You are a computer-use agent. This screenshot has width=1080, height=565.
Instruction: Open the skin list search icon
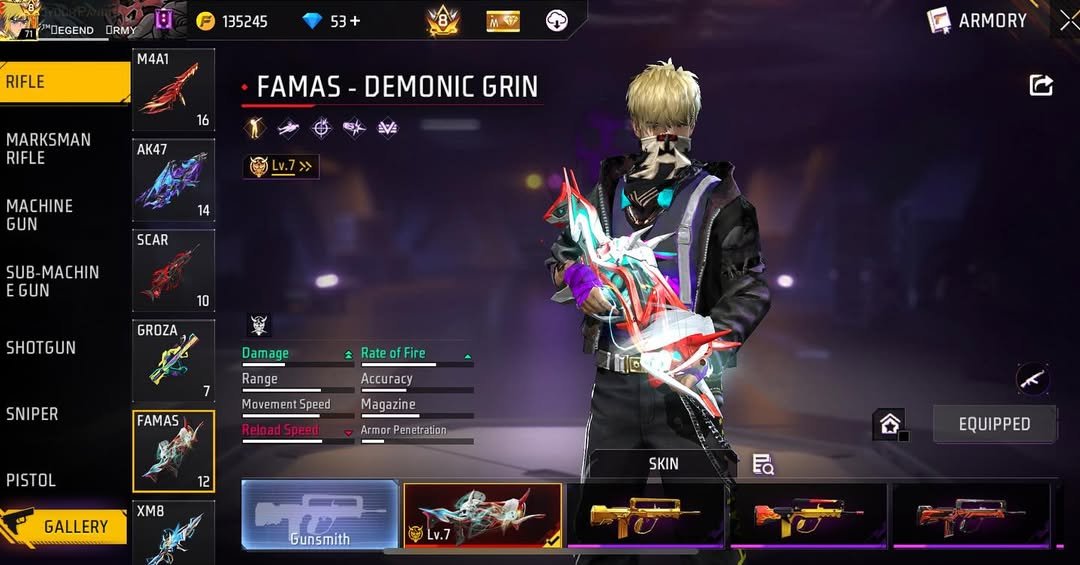point(763,464)
